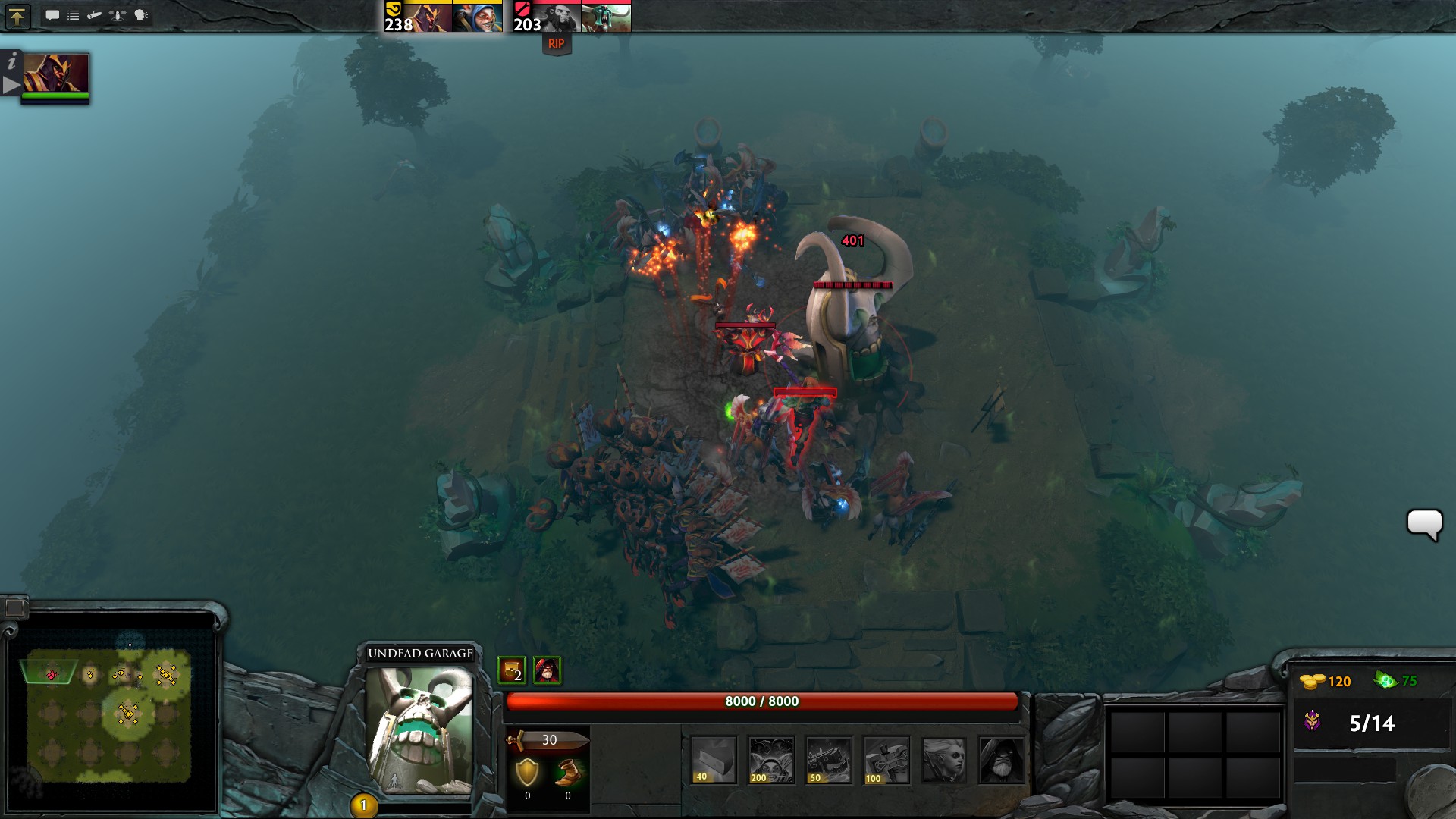Open the chat speech-bubble toolbar icon

[52, 15]
